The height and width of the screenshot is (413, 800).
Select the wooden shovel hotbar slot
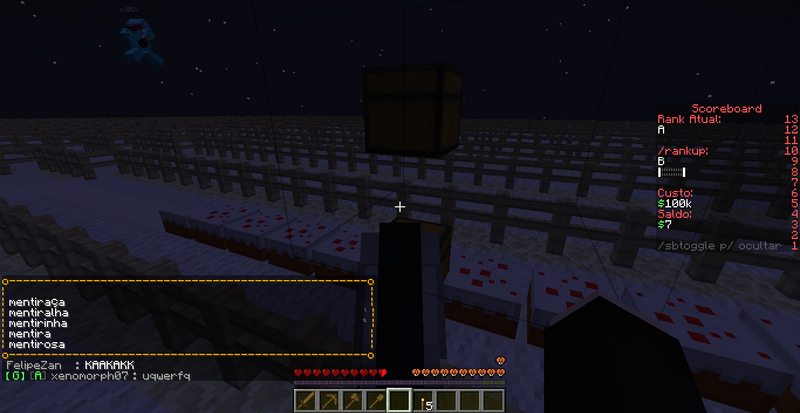pos(376,401)
